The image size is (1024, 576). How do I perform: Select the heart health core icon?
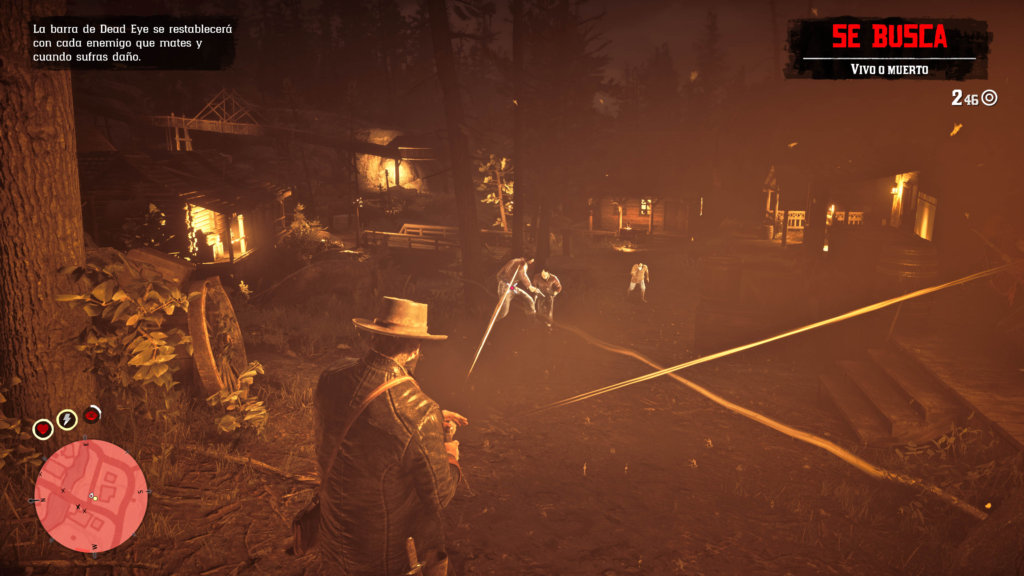43,429
